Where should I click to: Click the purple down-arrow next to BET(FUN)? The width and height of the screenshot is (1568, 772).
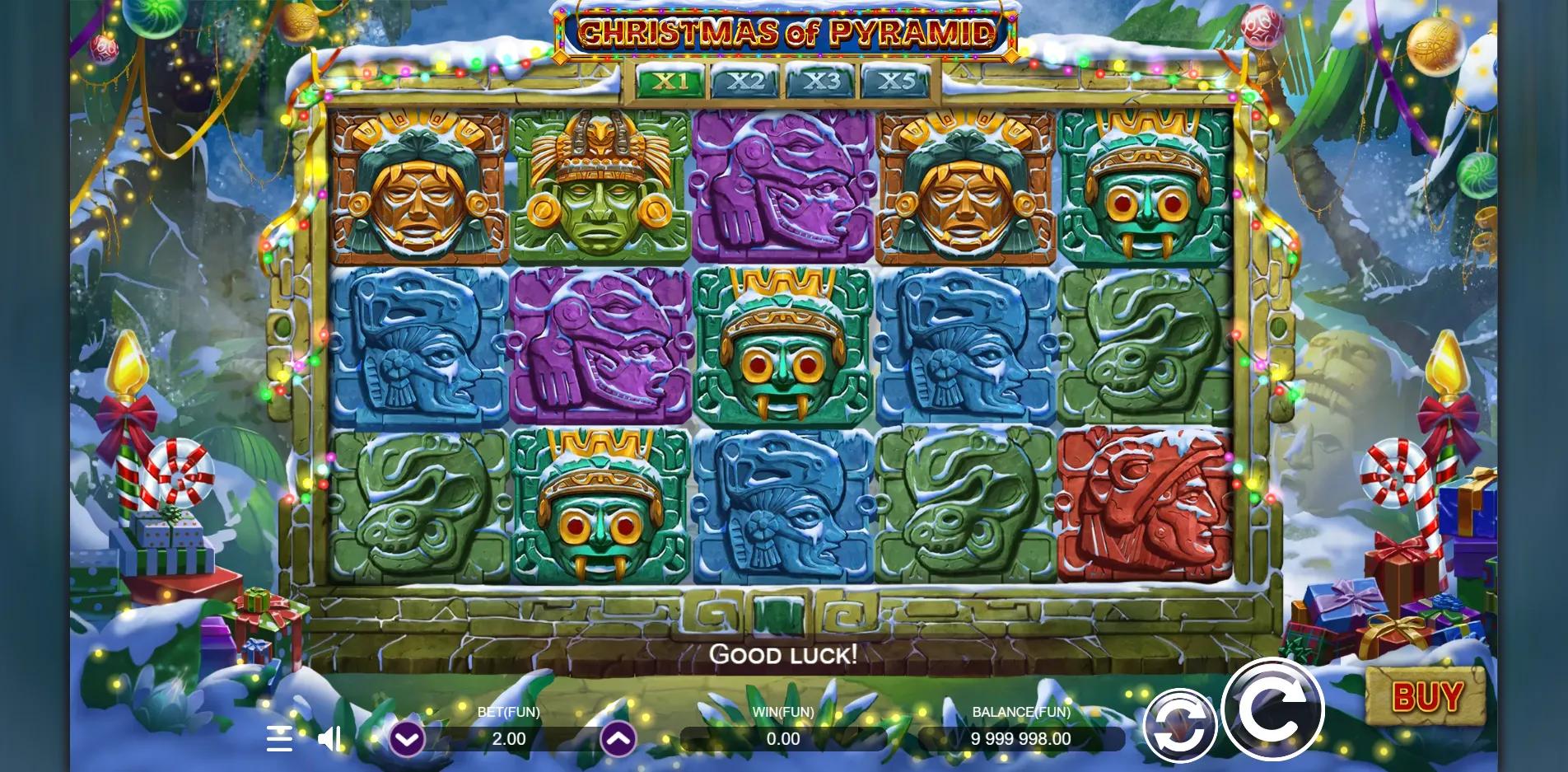click(x=406, y=738)
